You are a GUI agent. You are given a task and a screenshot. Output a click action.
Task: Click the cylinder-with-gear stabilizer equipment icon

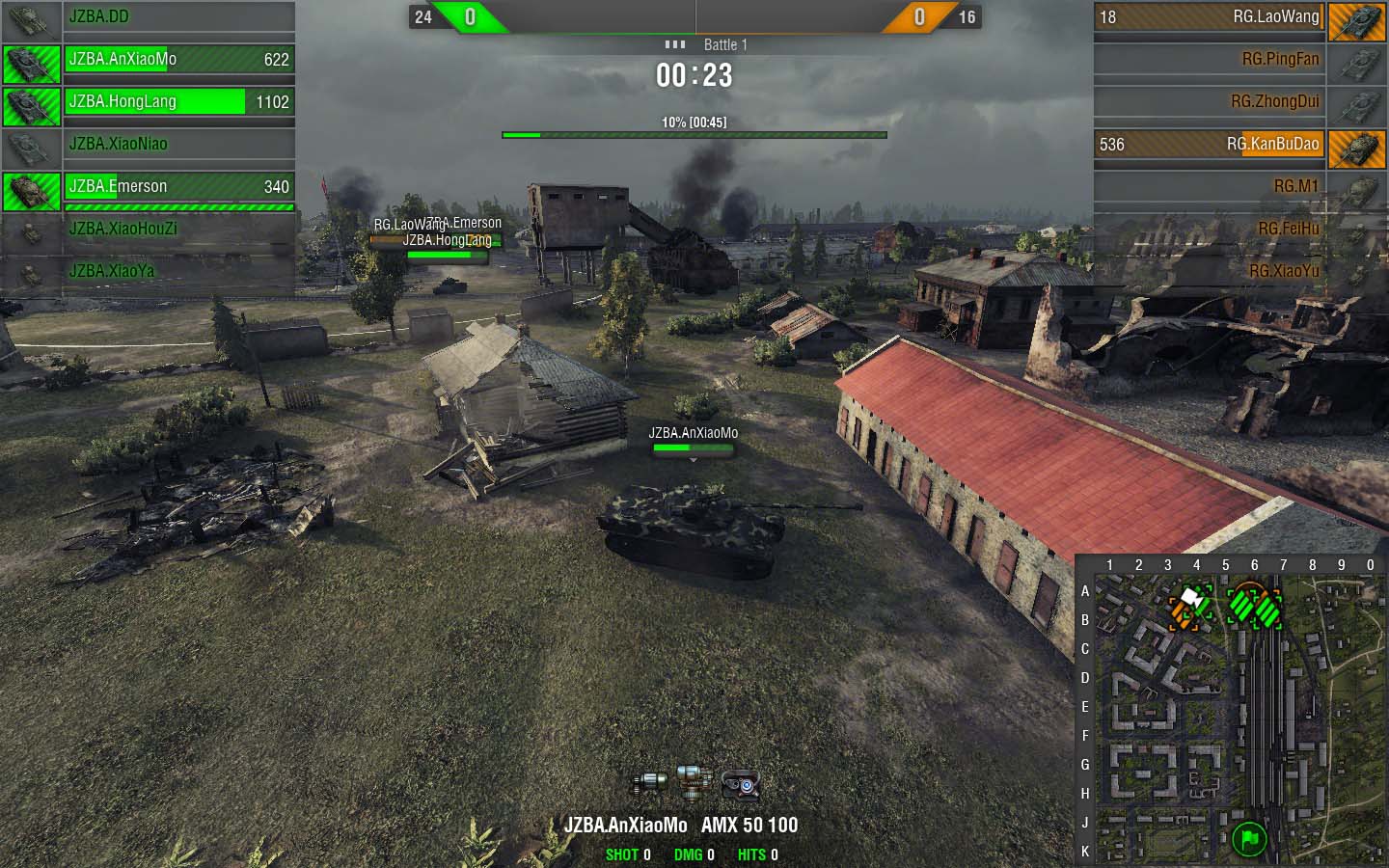[649, 785]
